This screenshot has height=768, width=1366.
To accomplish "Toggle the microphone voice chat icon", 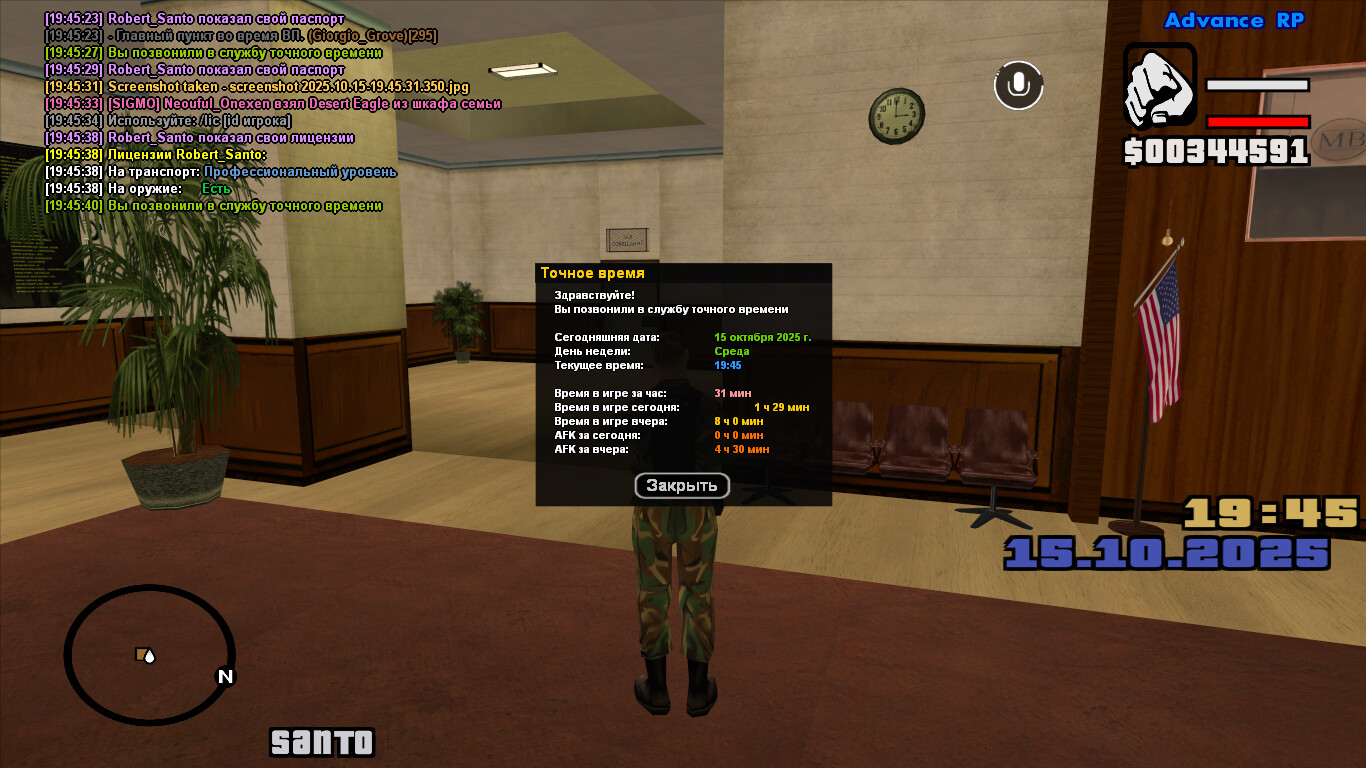I will click(1018, 85).
